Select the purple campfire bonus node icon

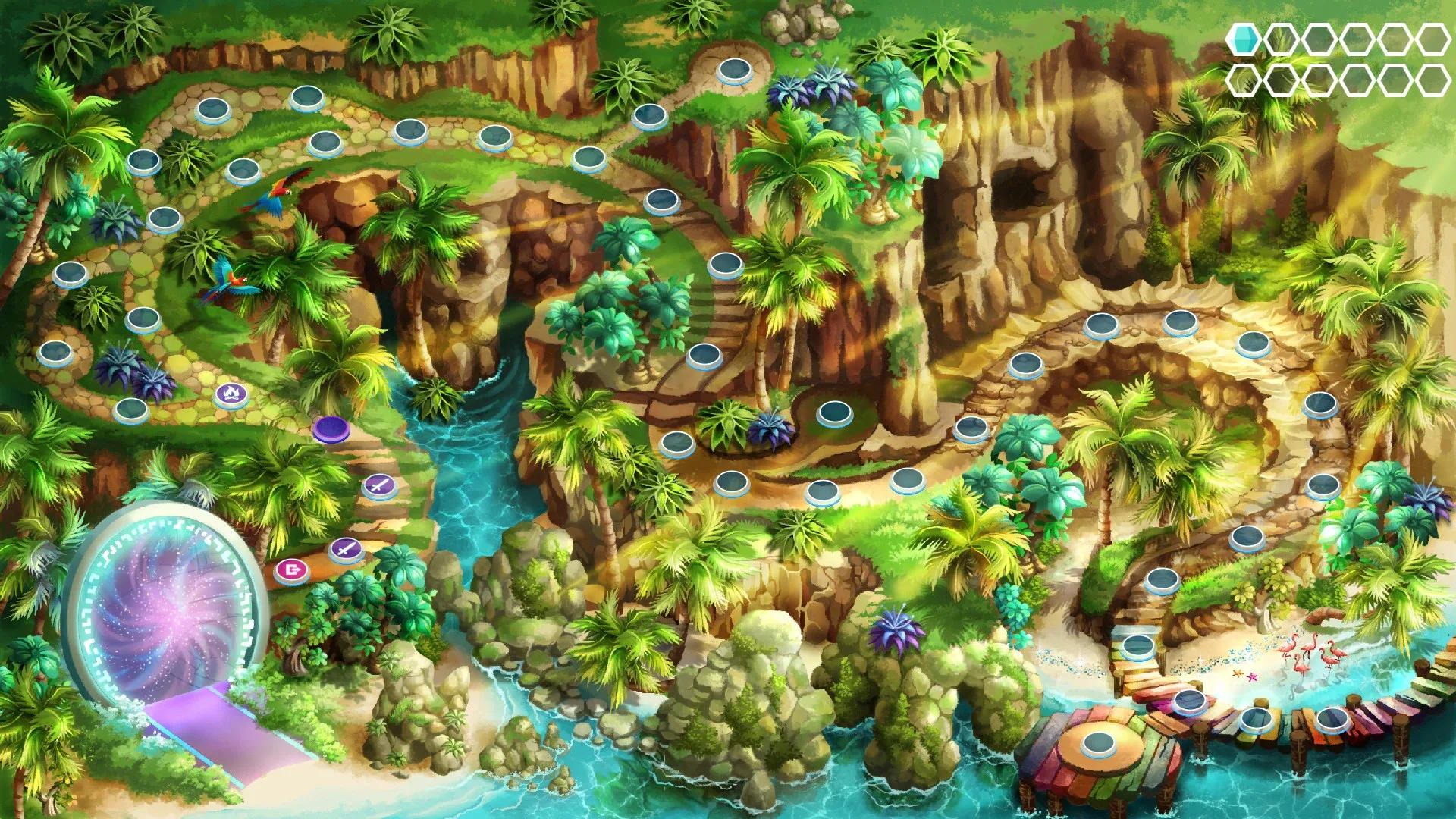click(232, 397)
